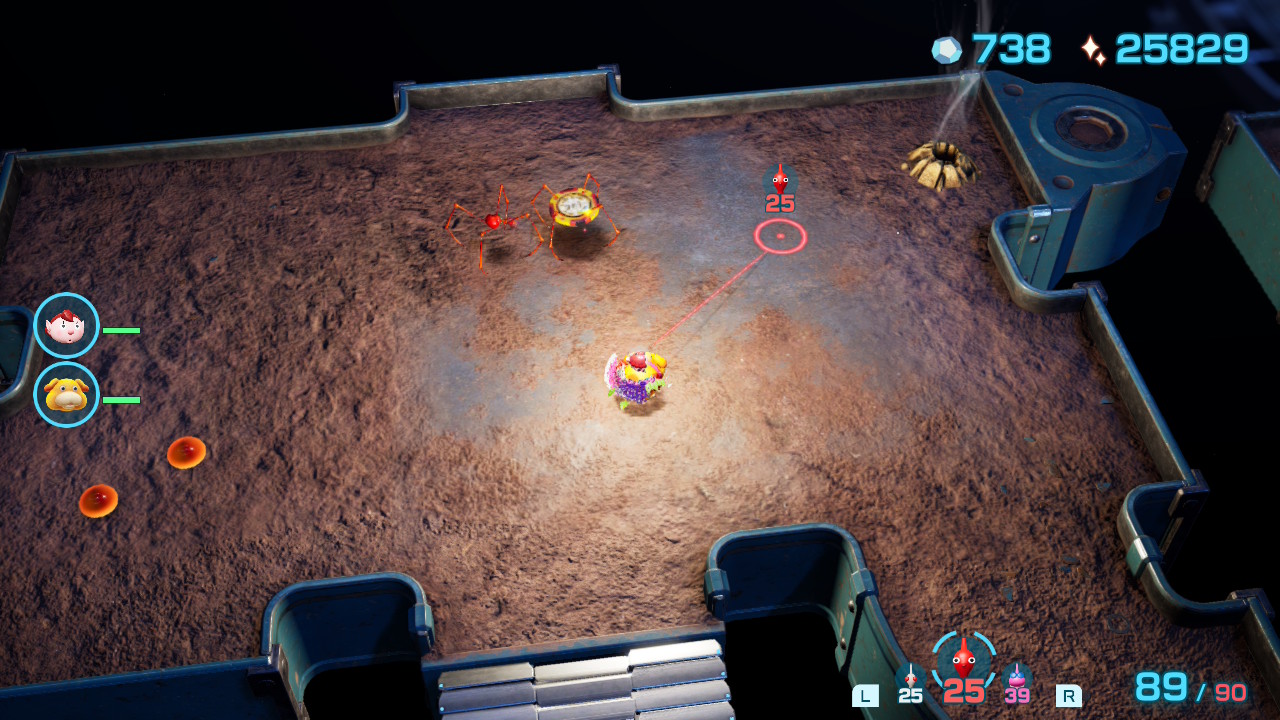The image size is (1280, 720).
Task: Select the Oatchi dog portrait icon
Action: [x=66, y=395]
